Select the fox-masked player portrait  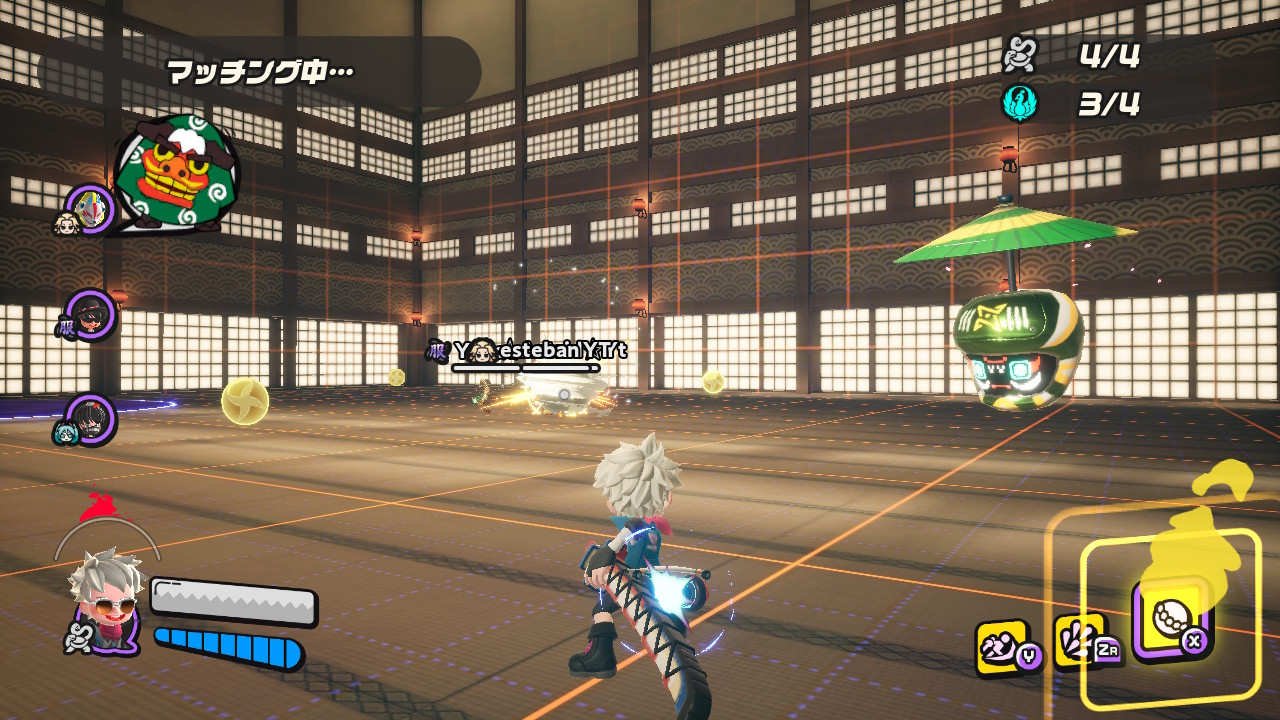click(92, 208)
